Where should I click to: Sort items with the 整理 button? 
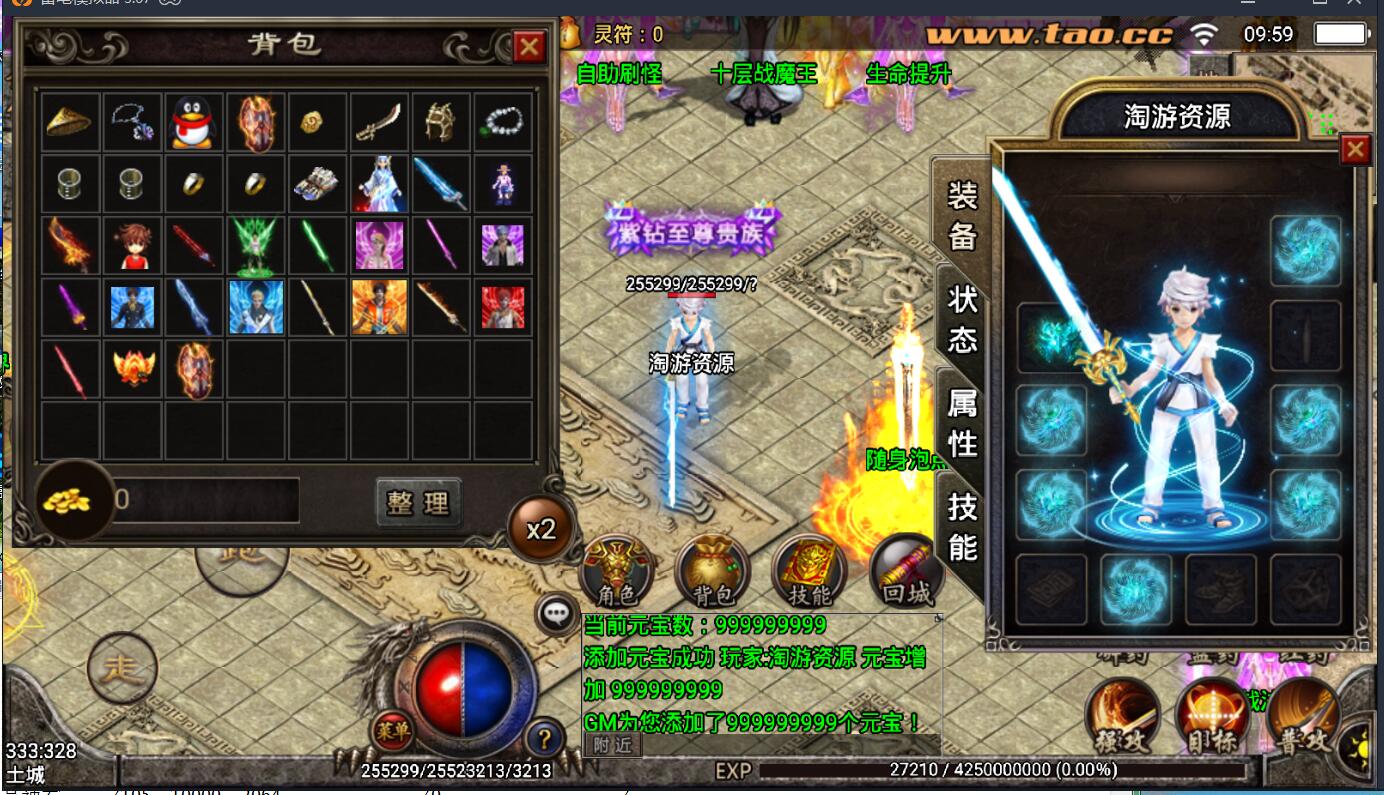tap(419, 502)
